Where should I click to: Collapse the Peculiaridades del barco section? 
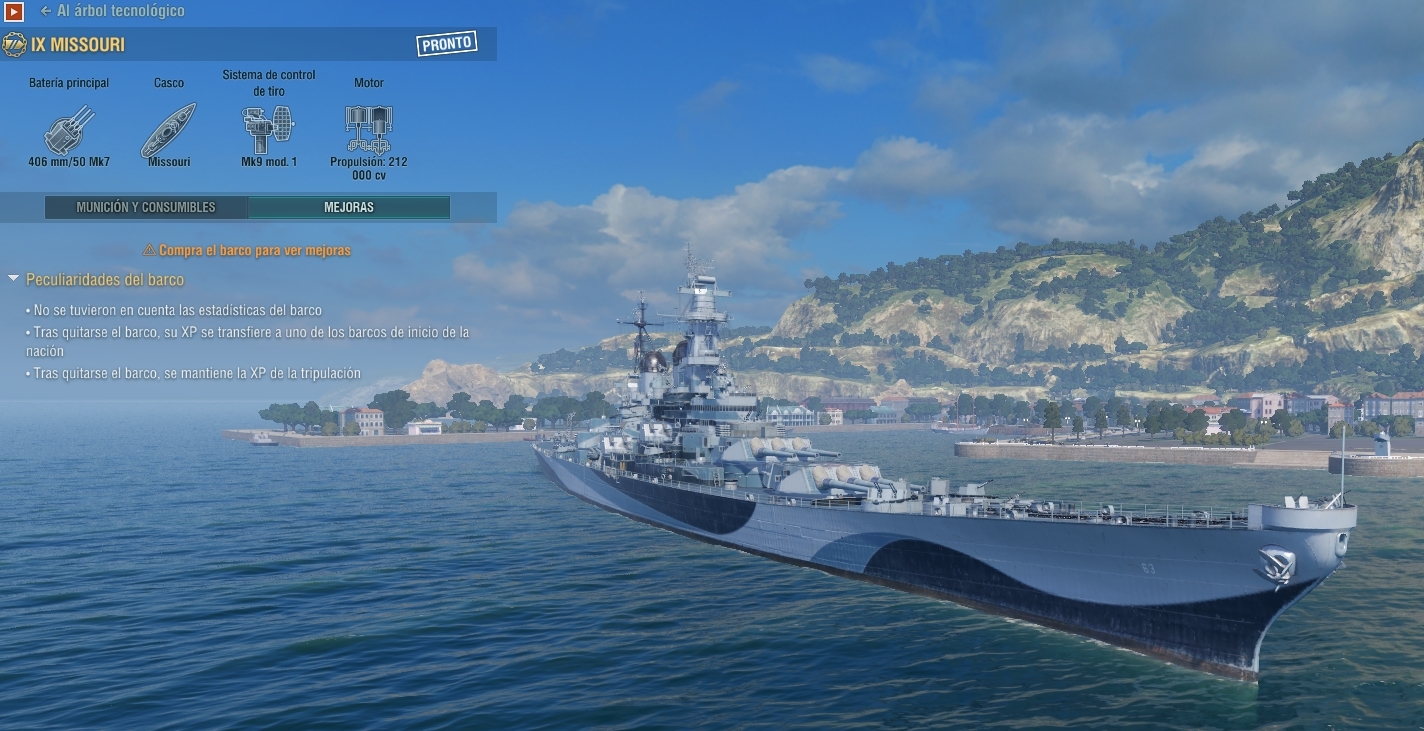tap(14, 279)
